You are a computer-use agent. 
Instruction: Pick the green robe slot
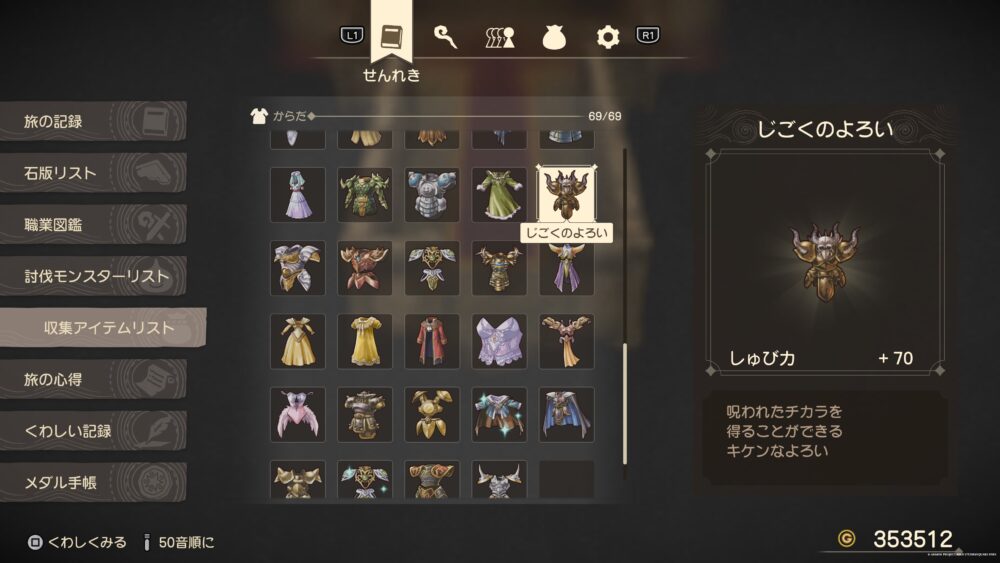point(499,194)
